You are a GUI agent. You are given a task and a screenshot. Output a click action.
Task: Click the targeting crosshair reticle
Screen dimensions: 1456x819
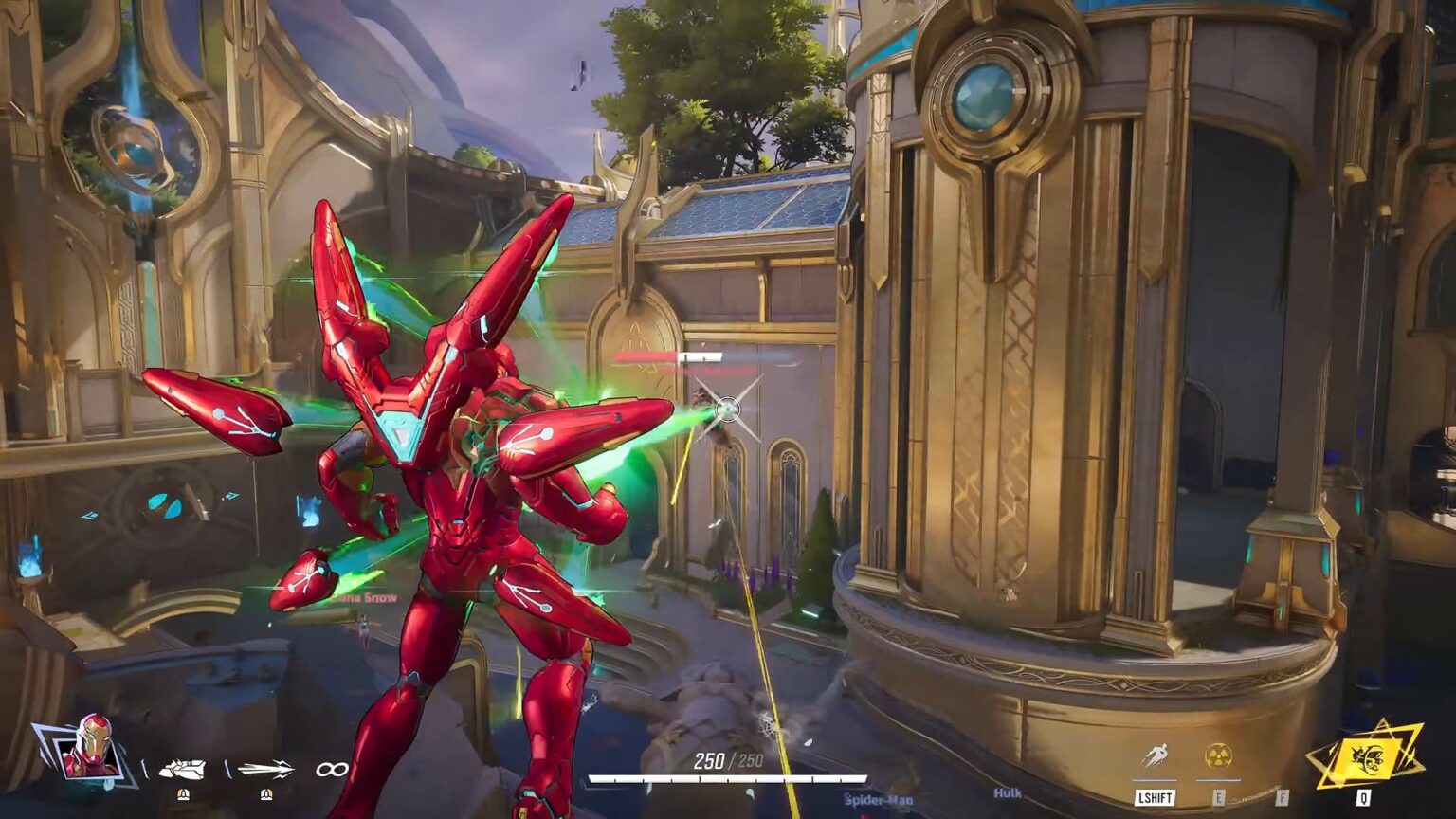728,408
